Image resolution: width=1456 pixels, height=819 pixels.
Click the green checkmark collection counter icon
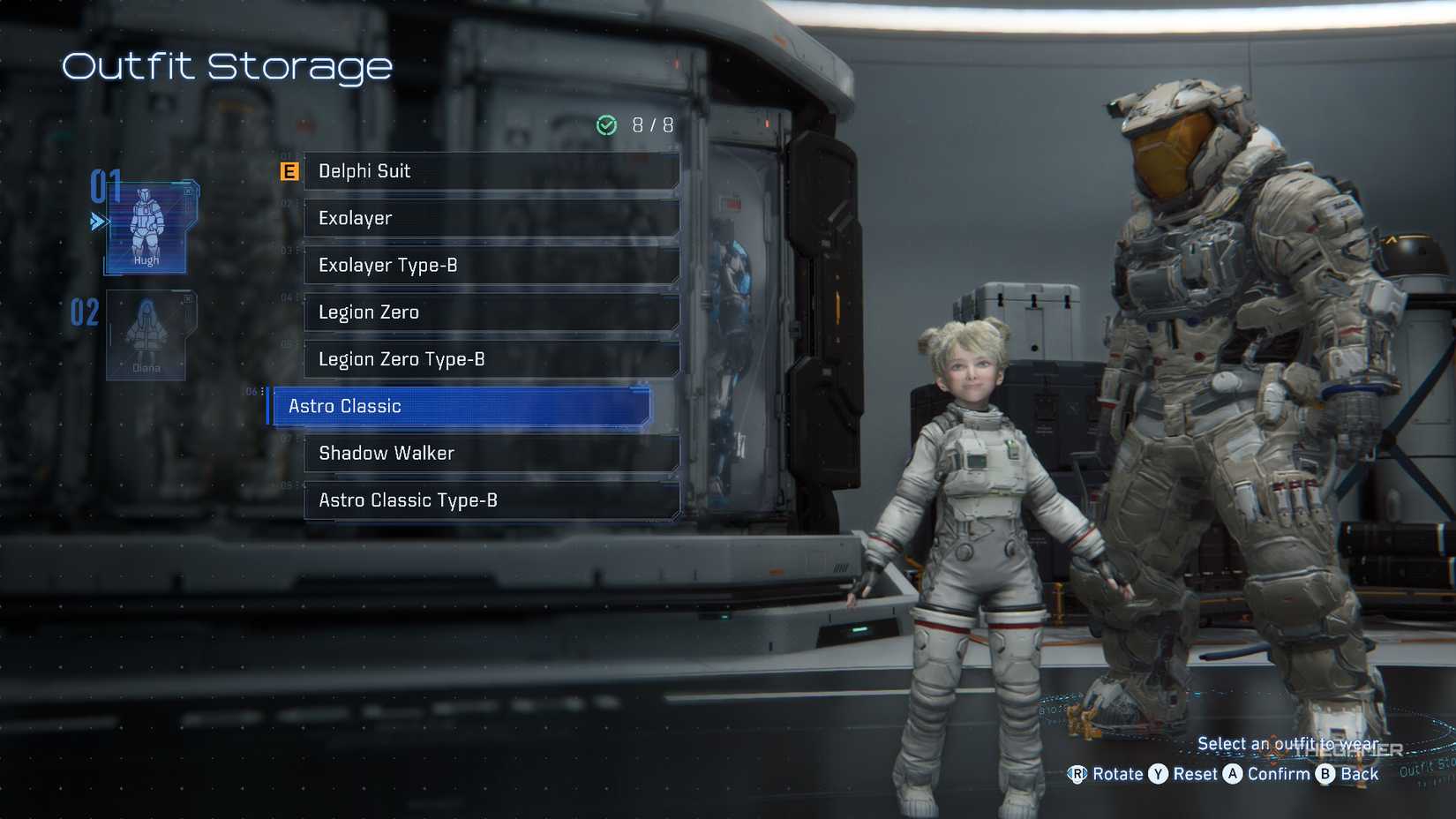(605, 125)
